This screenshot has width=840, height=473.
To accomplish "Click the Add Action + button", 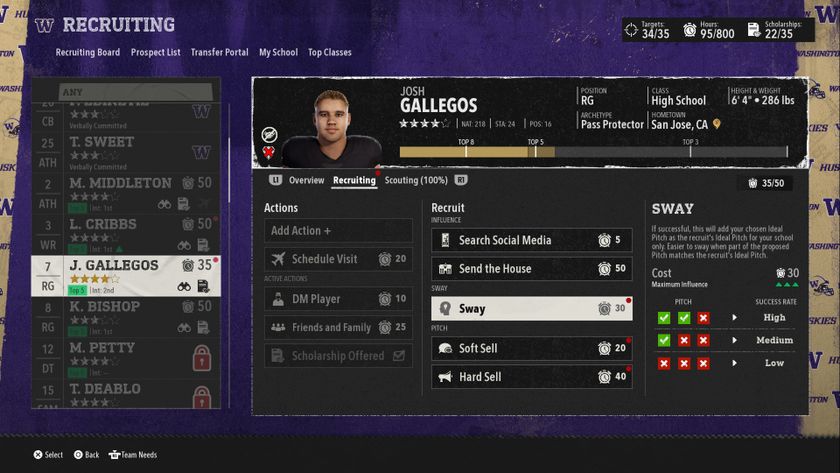I will click(x=338, y=231).
